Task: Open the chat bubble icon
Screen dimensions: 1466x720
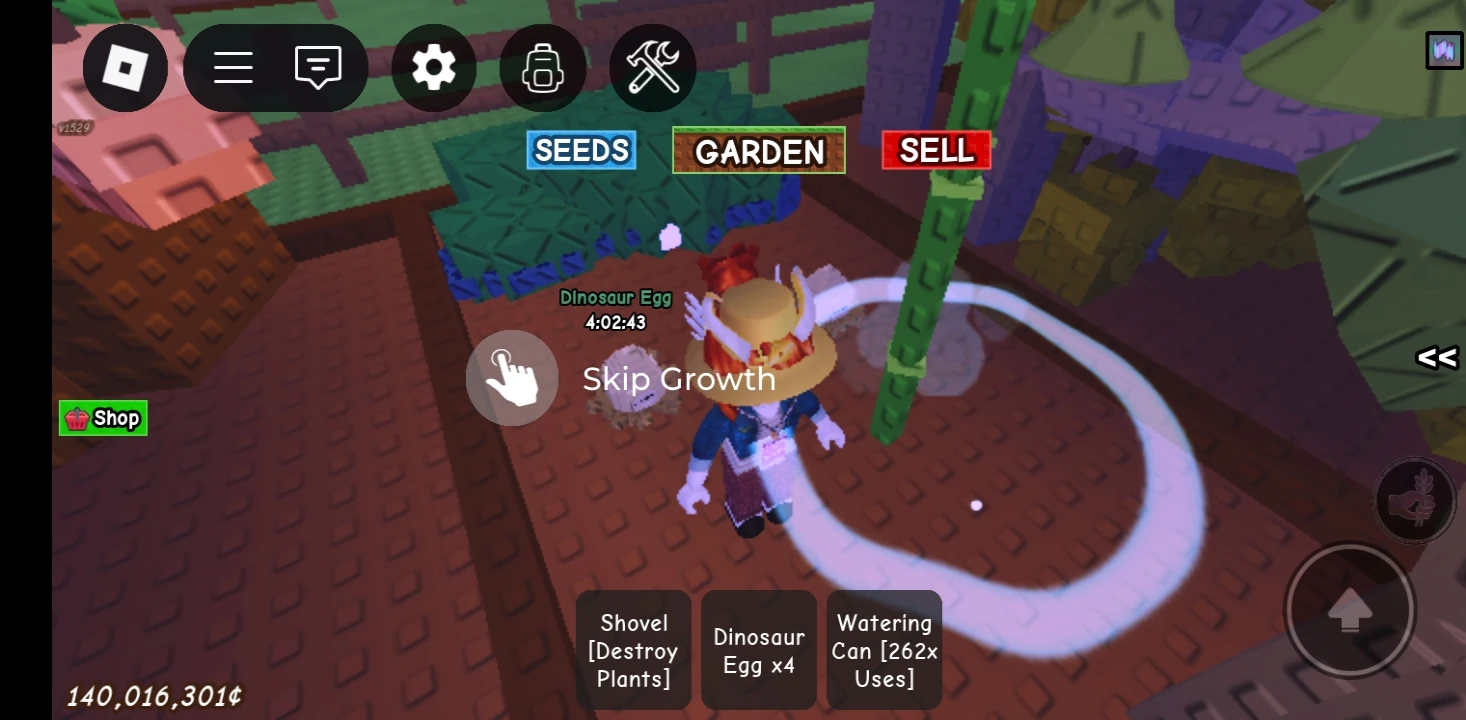Action: click(317, 67)
